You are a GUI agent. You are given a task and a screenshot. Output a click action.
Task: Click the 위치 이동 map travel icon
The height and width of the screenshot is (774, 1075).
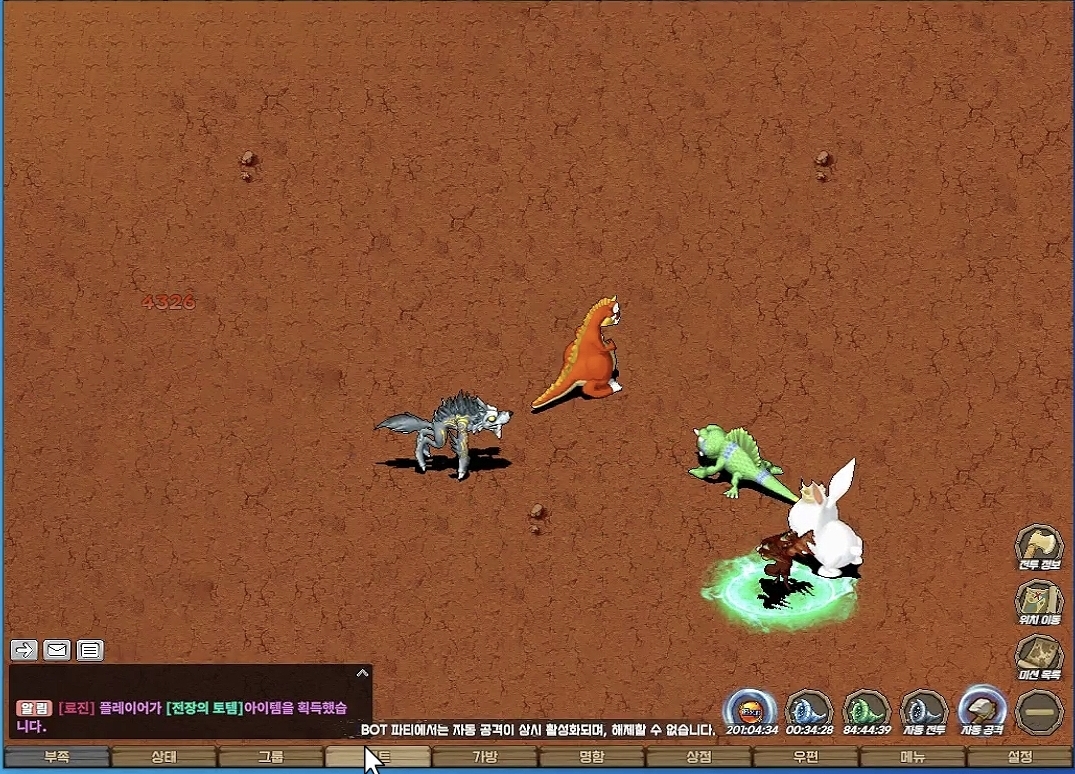tap(1039, 603)
